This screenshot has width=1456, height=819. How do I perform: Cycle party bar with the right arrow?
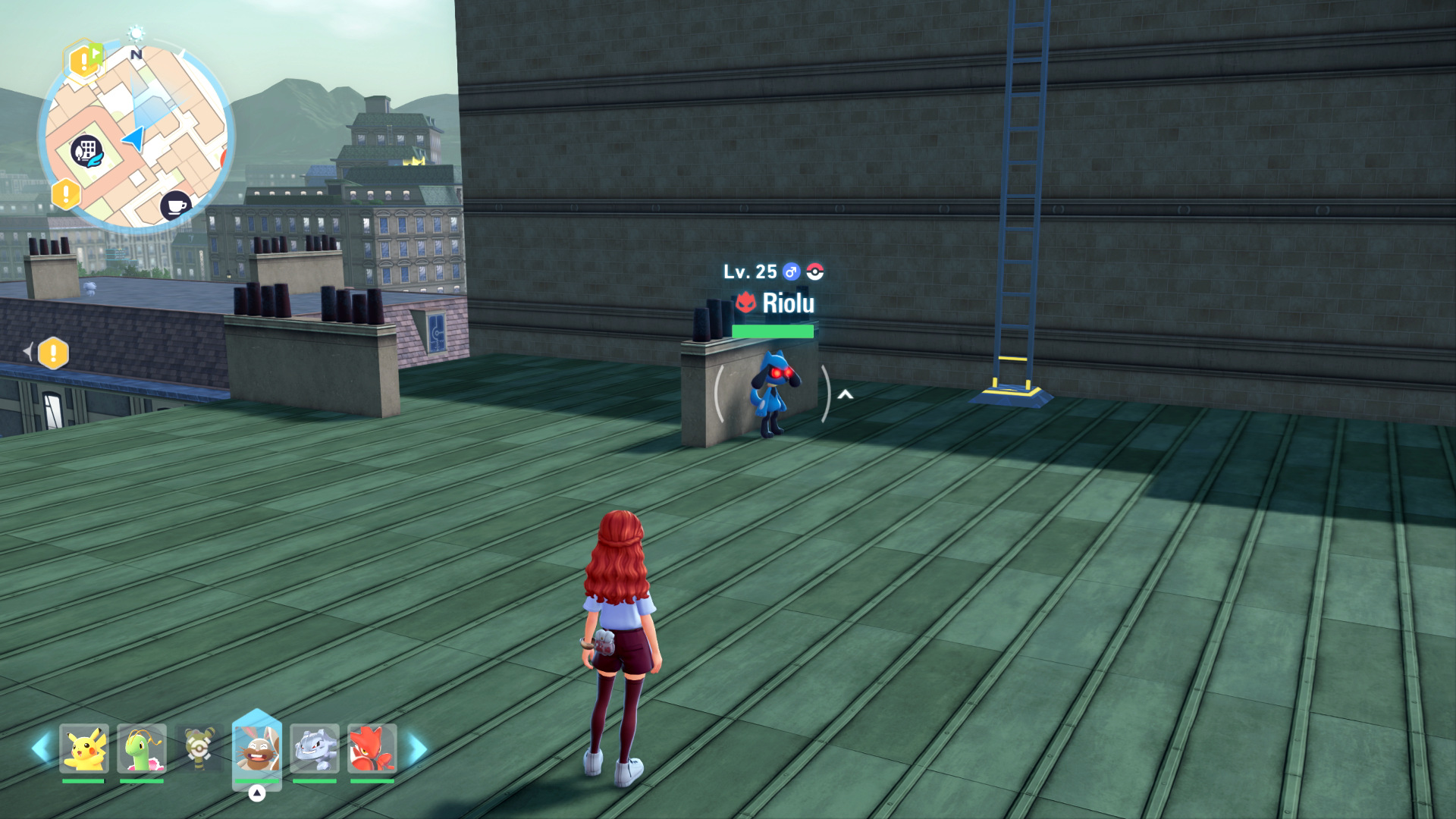pos(417,748)
